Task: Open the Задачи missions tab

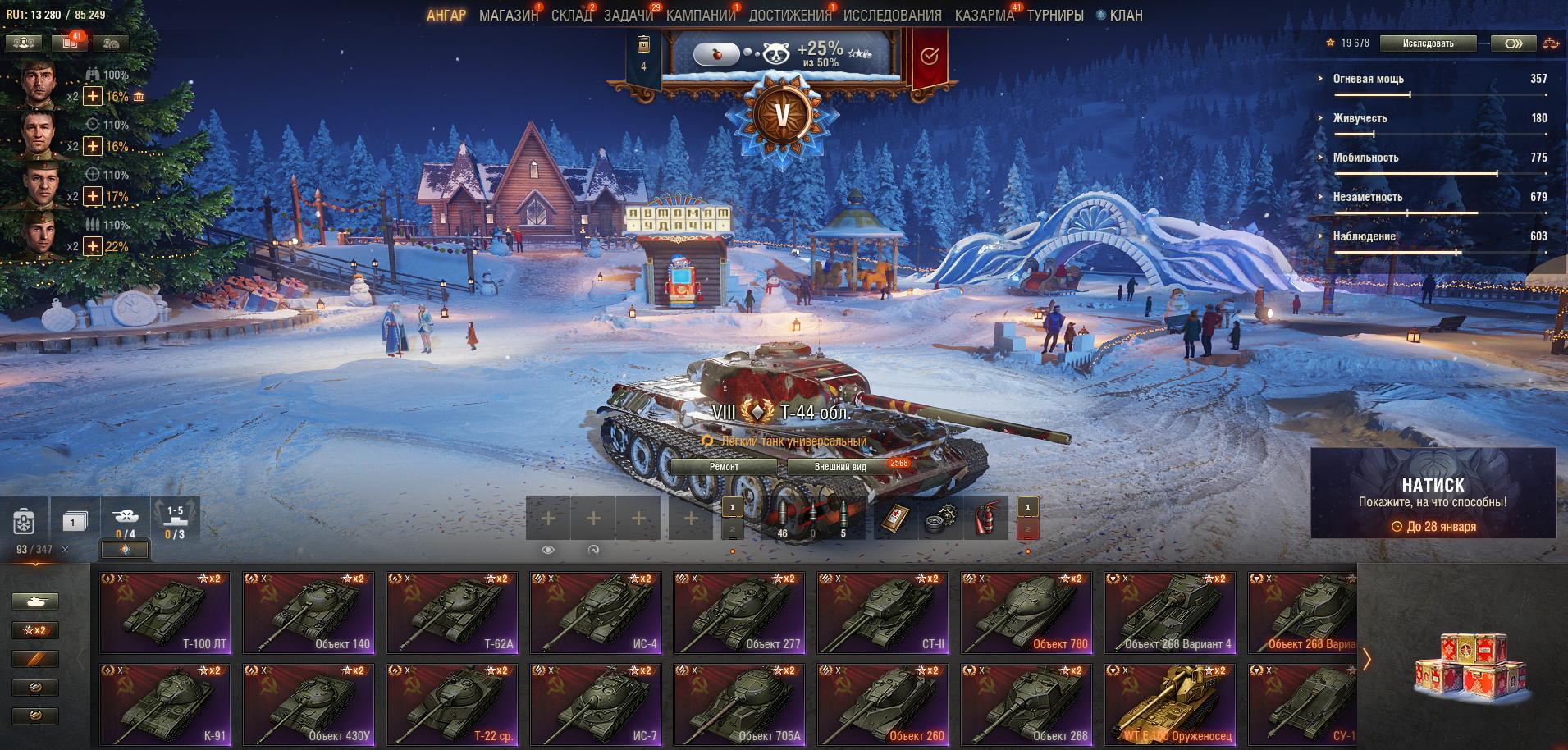Action: click(629, 16)
